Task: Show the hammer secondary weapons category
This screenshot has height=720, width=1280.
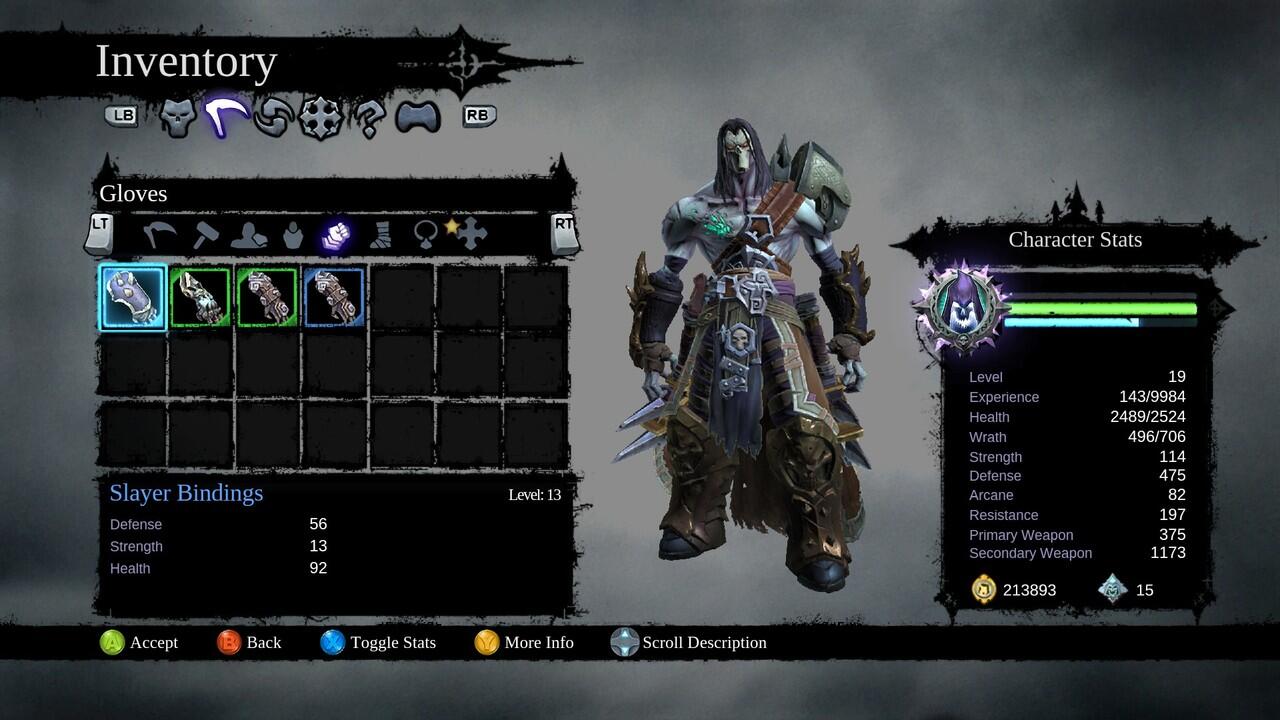Action: coord(205,235)
